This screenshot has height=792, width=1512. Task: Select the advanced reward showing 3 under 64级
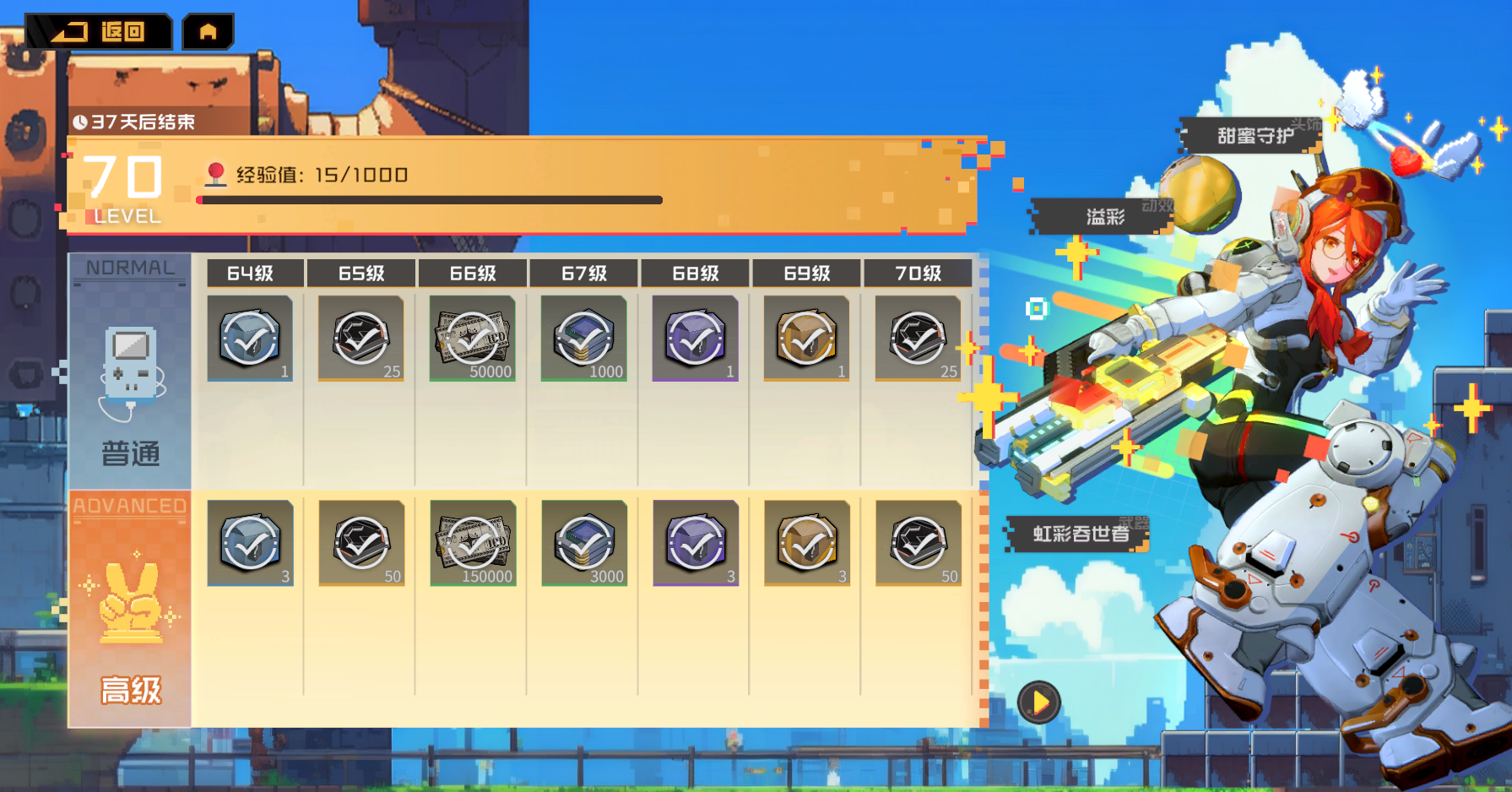[x=250, y=545]
